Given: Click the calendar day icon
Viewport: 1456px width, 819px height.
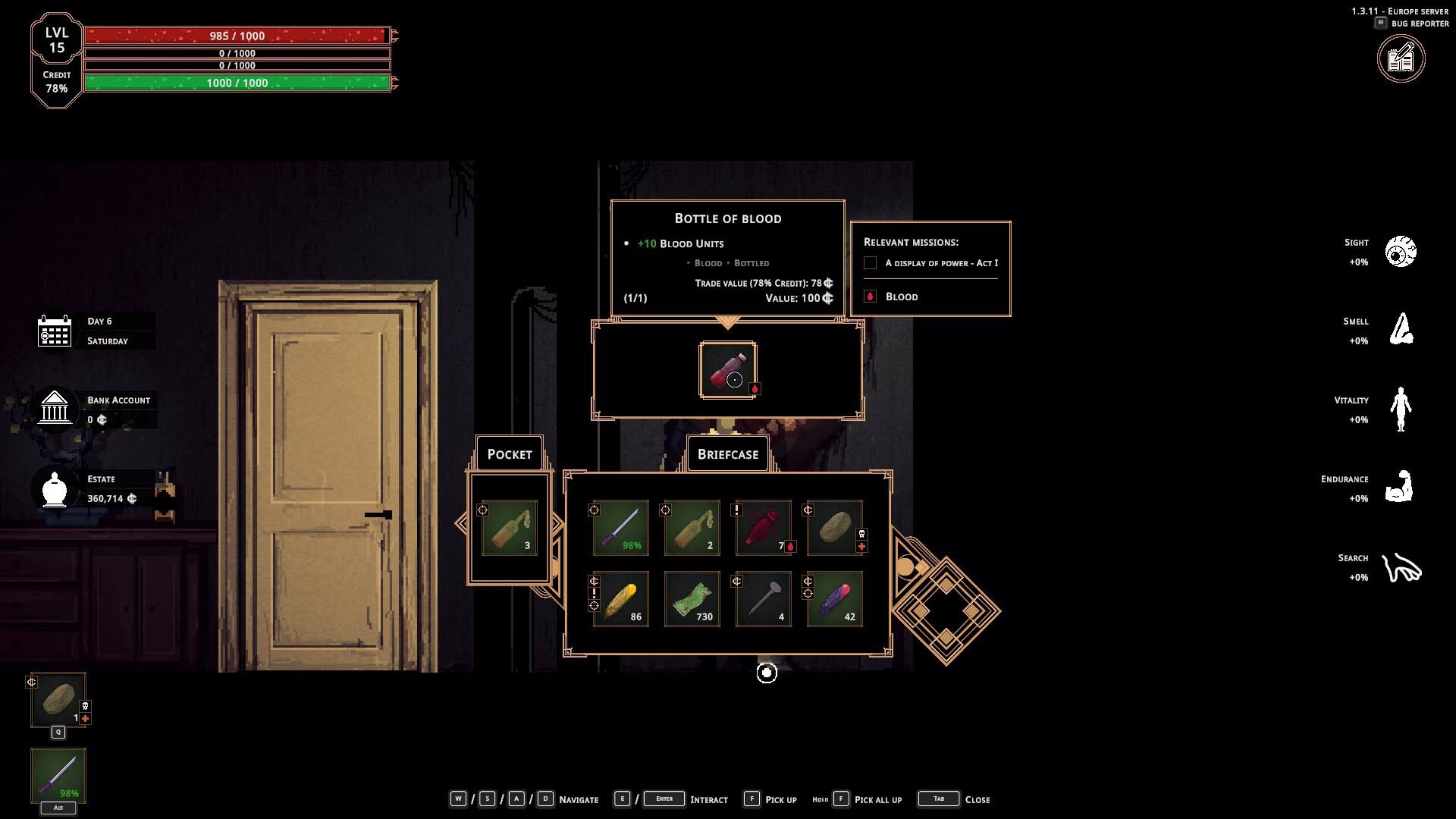Looking at the screenshot, I should pos(55,331).
